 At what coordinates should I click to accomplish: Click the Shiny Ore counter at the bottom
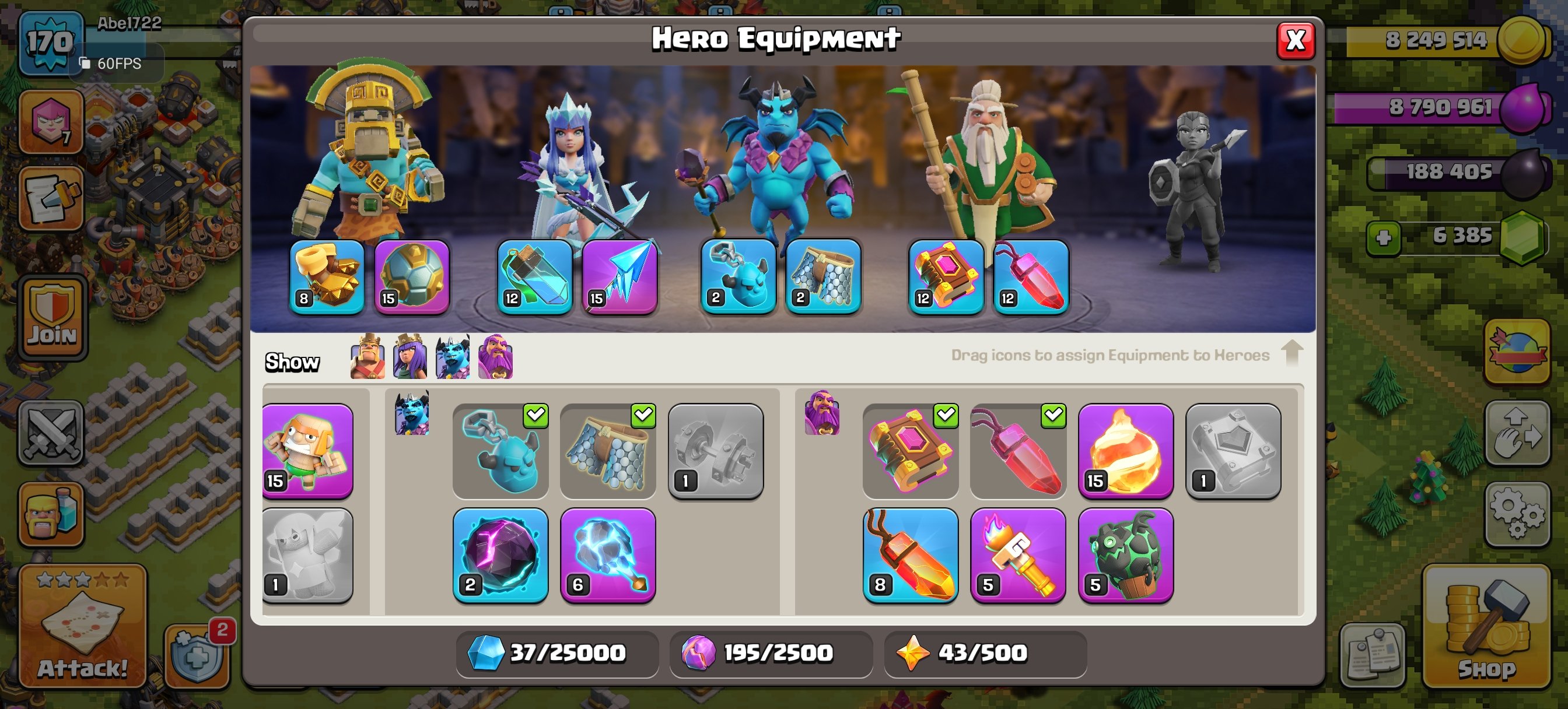point(556,653)
